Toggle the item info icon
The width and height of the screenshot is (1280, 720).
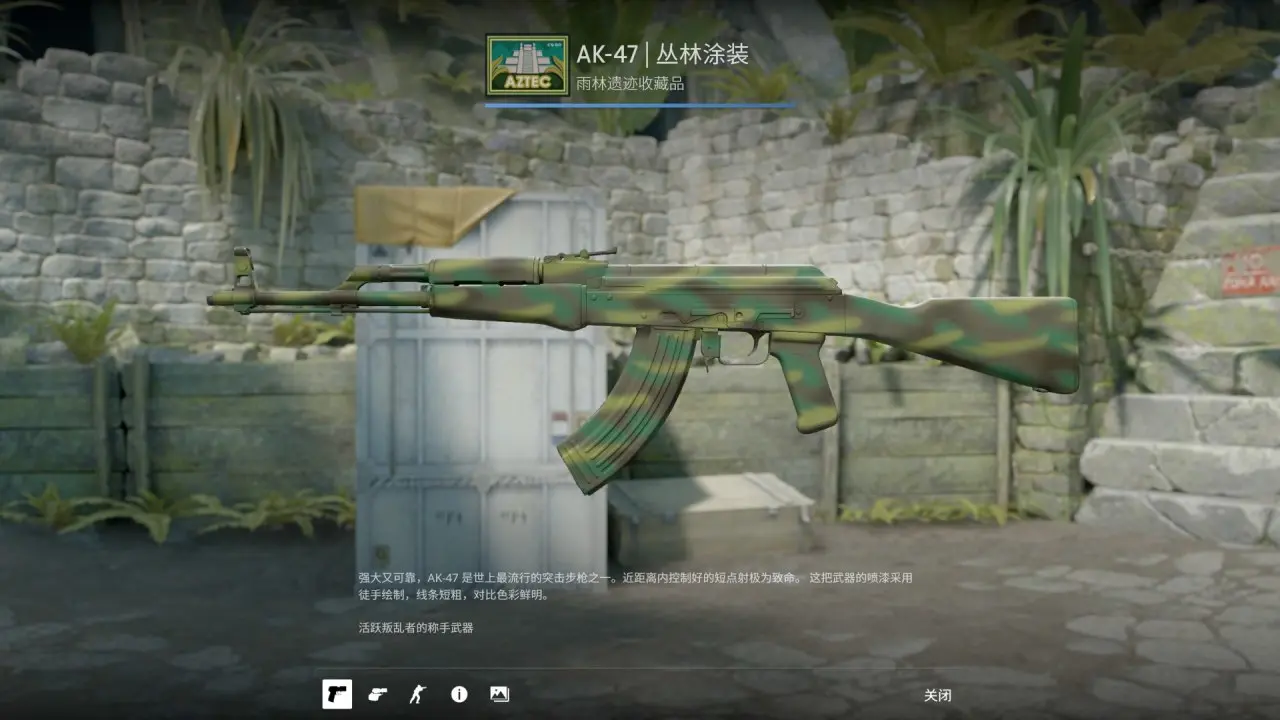[459, 694]
